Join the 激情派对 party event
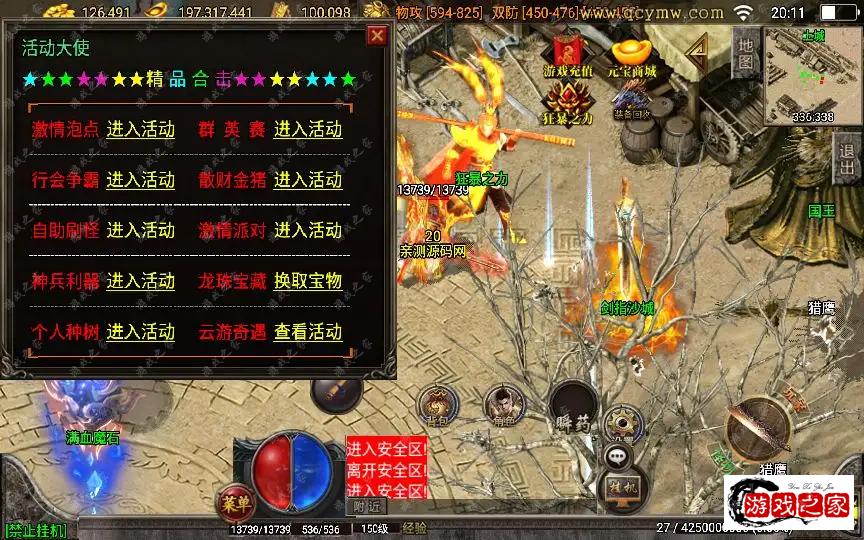The image size is (864, 540). pyautogui.click(x=308, y=230)
